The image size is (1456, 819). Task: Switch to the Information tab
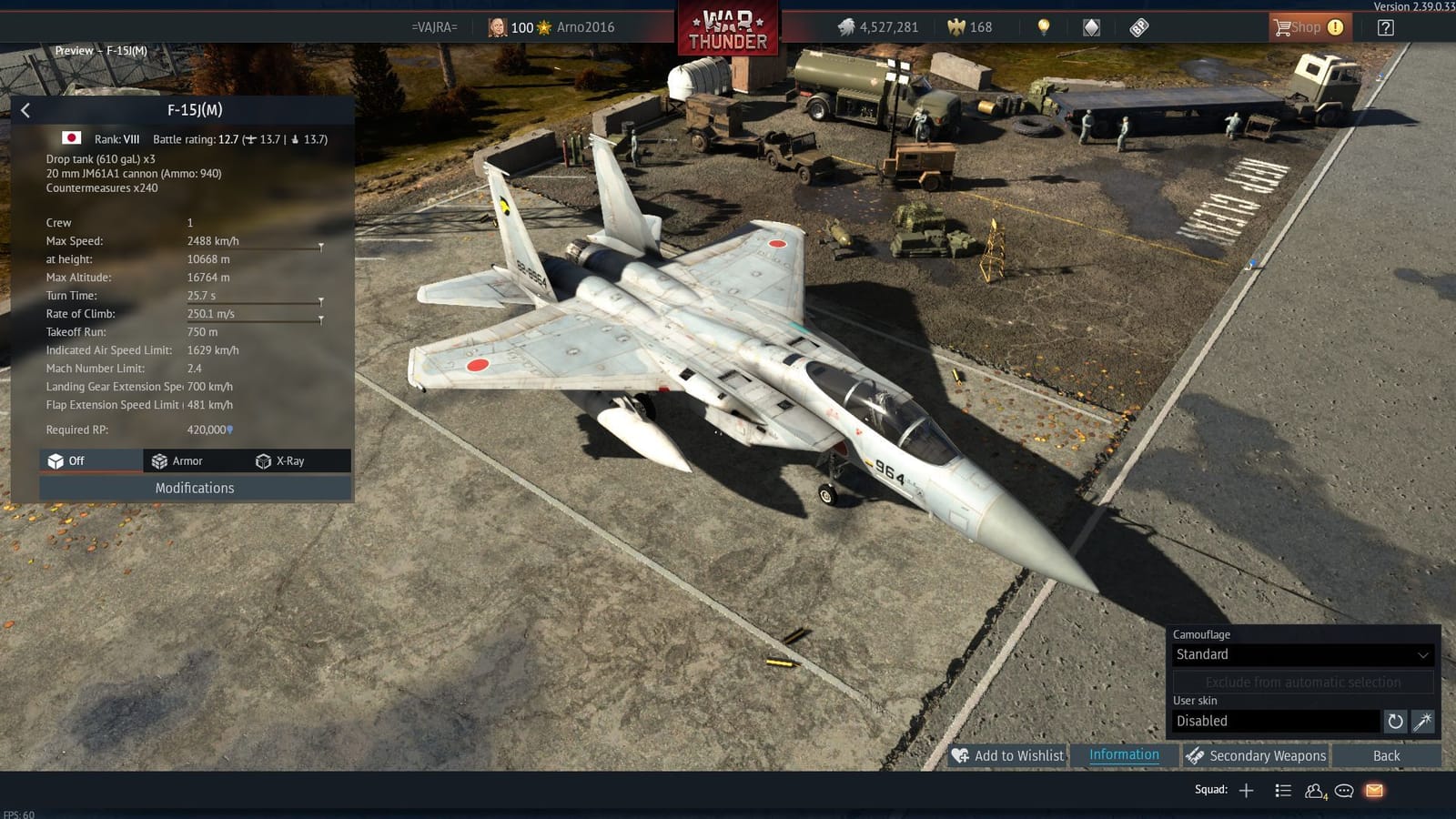click(1124, 755)
